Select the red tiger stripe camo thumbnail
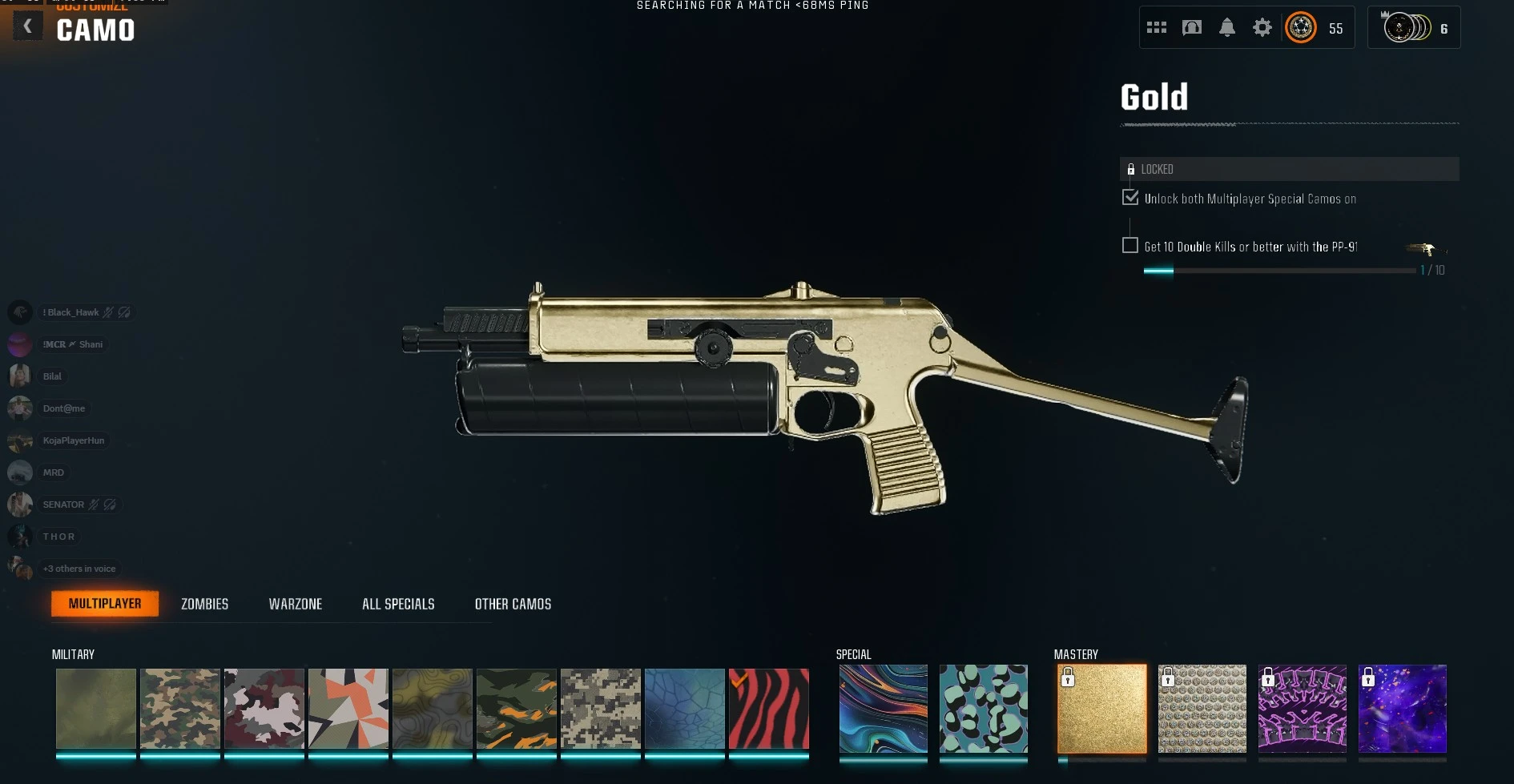The height and width of the screenshot is (784, 1514). tap(768, 710)
